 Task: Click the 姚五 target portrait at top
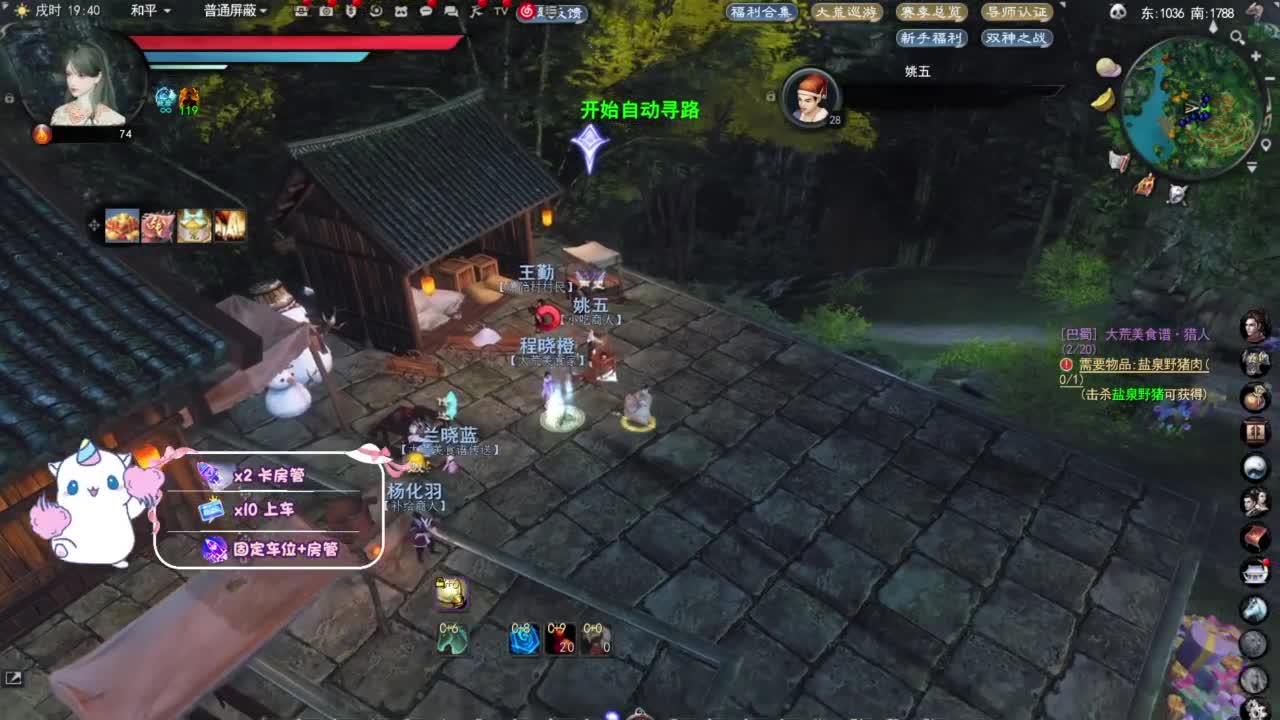[810, 97]
